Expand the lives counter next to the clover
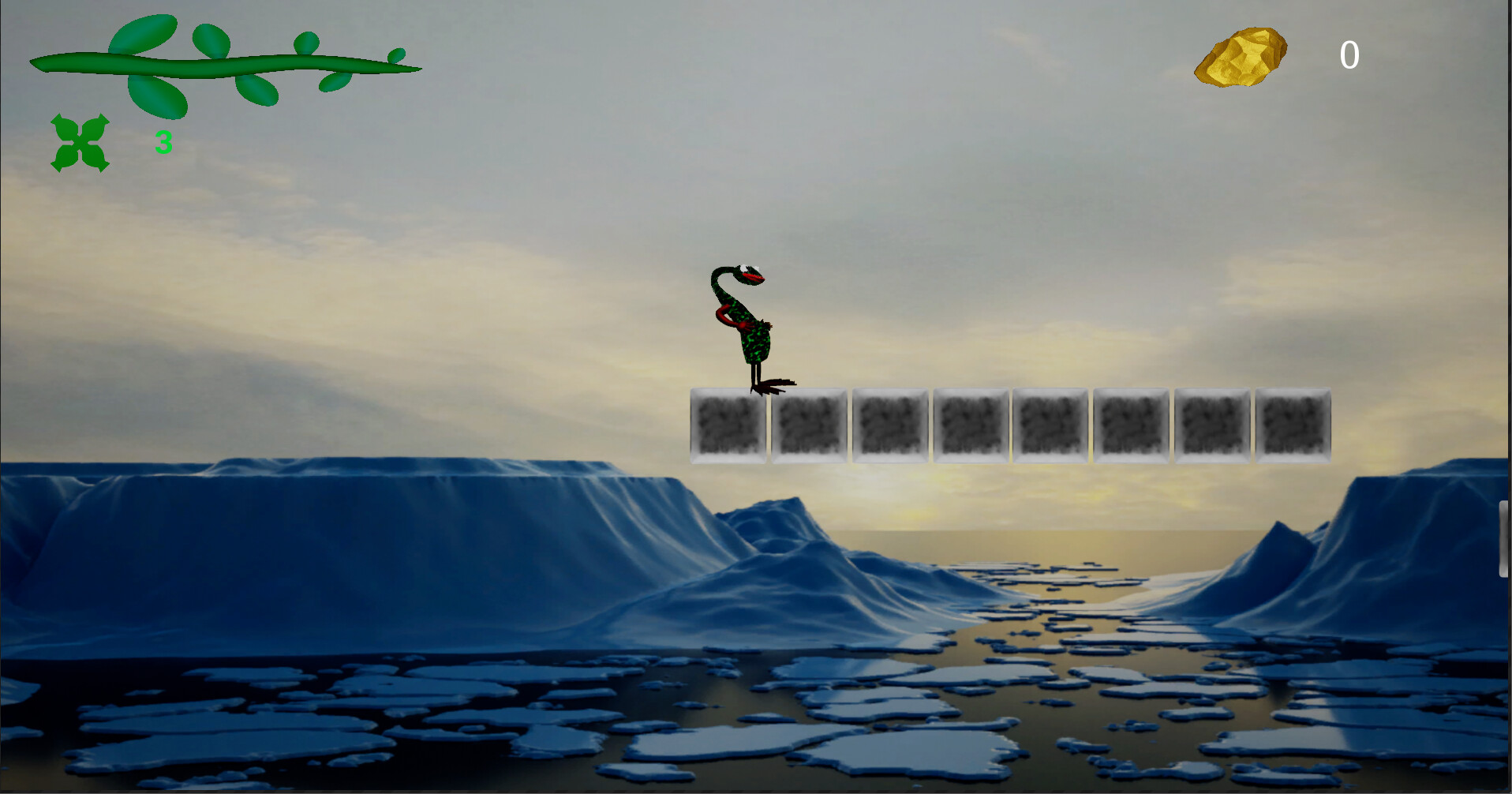The image size is (1512, 794). [x=163, y=143]
